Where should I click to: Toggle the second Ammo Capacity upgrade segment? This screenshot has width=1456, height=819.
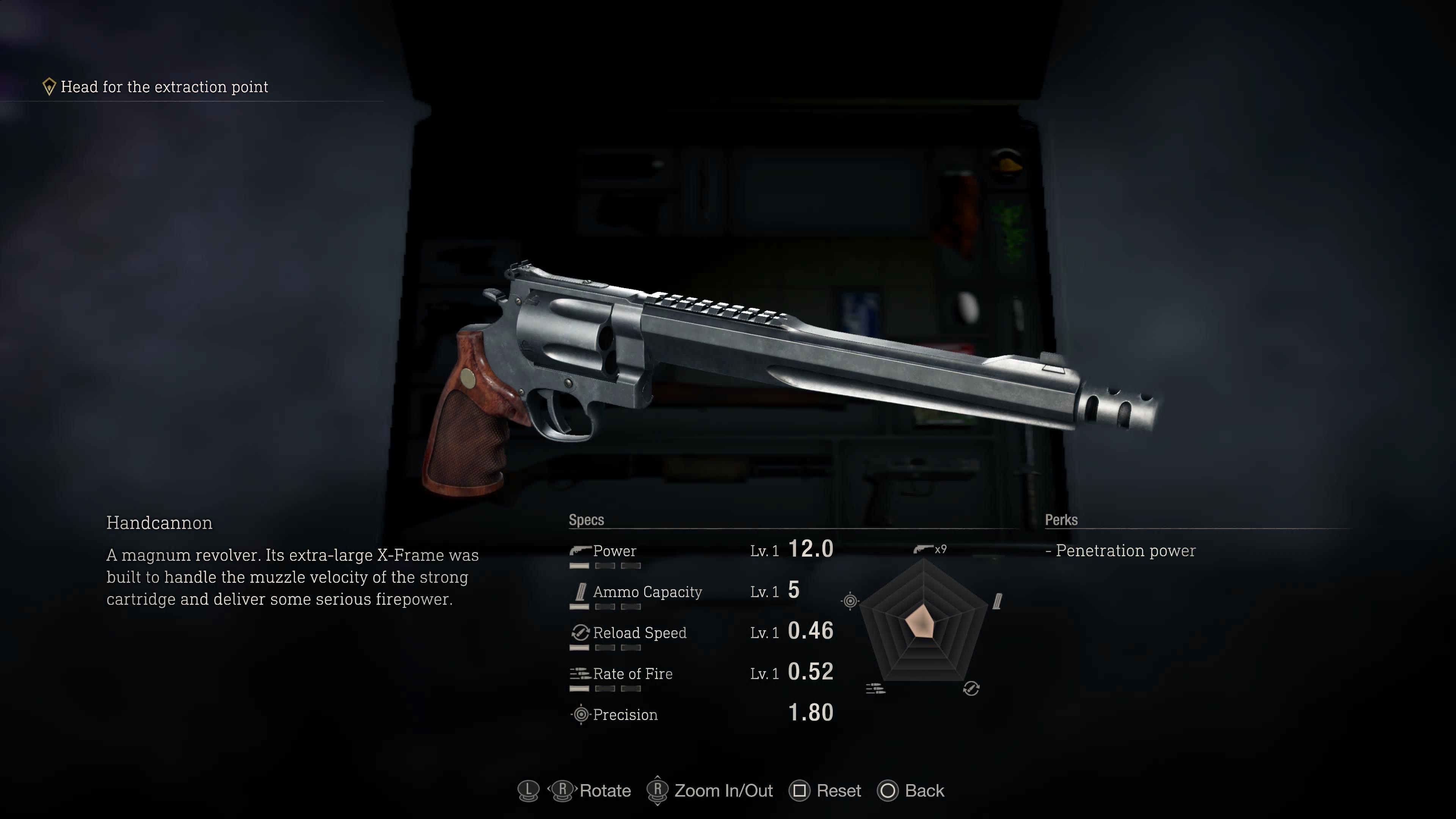[605, 607]
